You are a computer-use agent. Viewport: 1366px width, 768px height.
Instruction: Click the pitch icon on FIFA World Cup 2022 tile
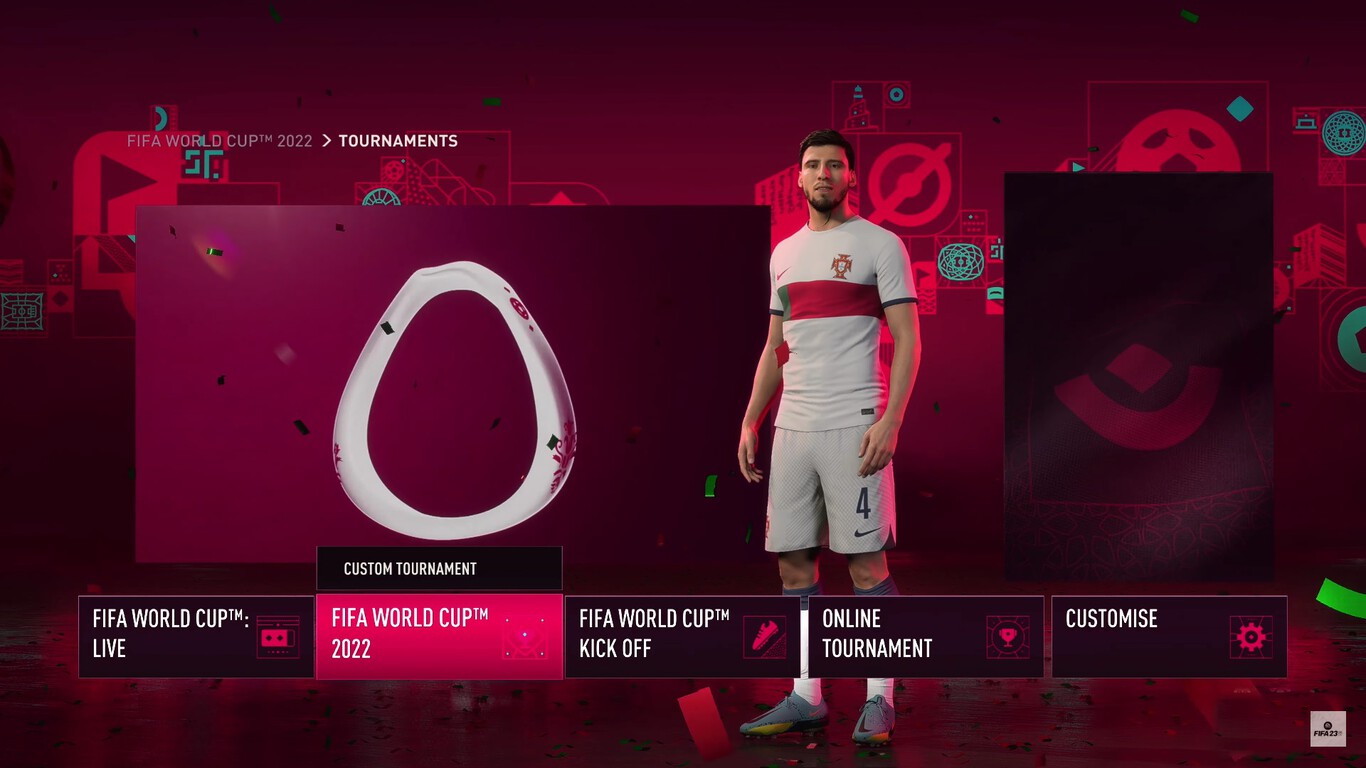(x=522, y=637)
